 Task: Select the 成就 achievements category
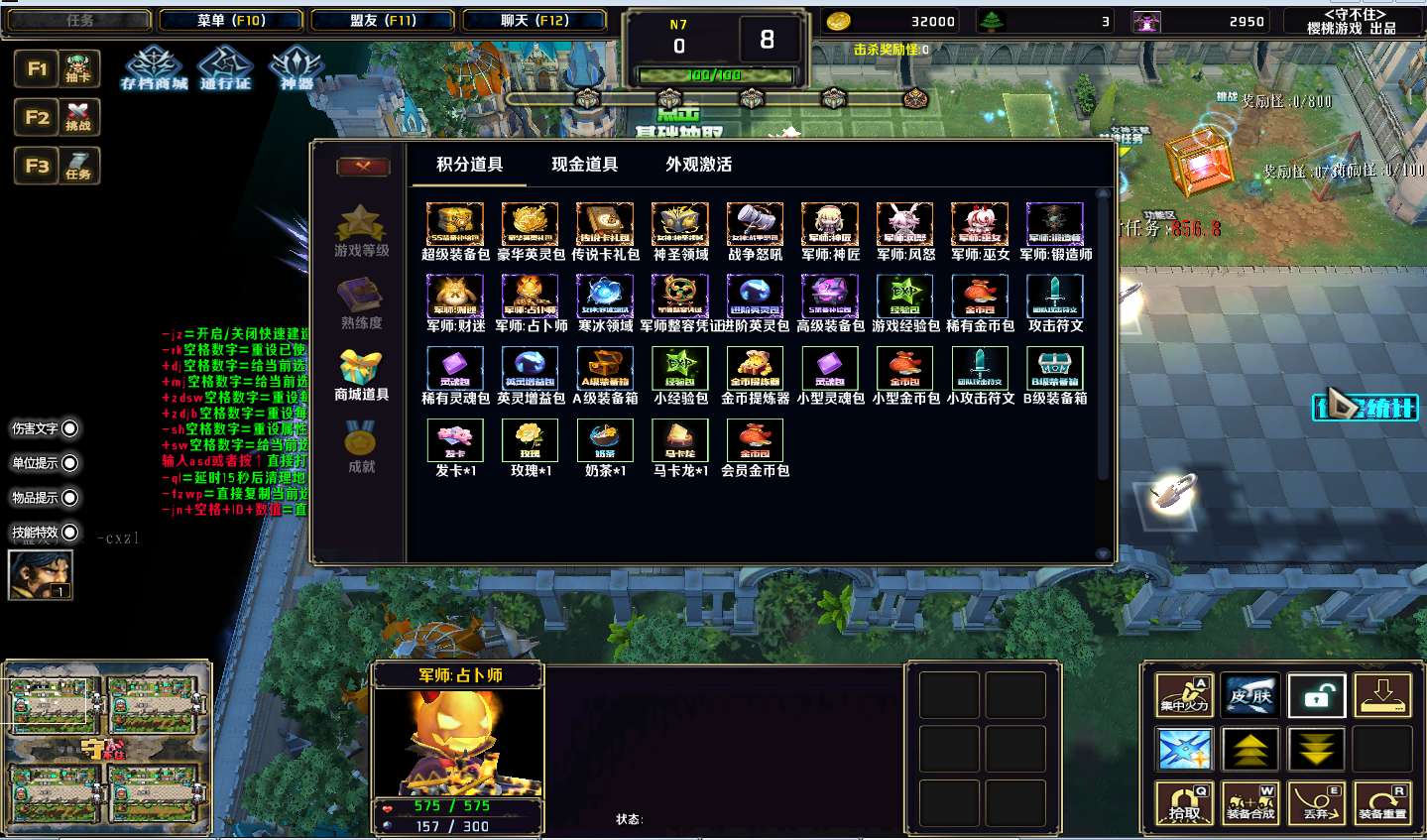(x=361, y=446)
